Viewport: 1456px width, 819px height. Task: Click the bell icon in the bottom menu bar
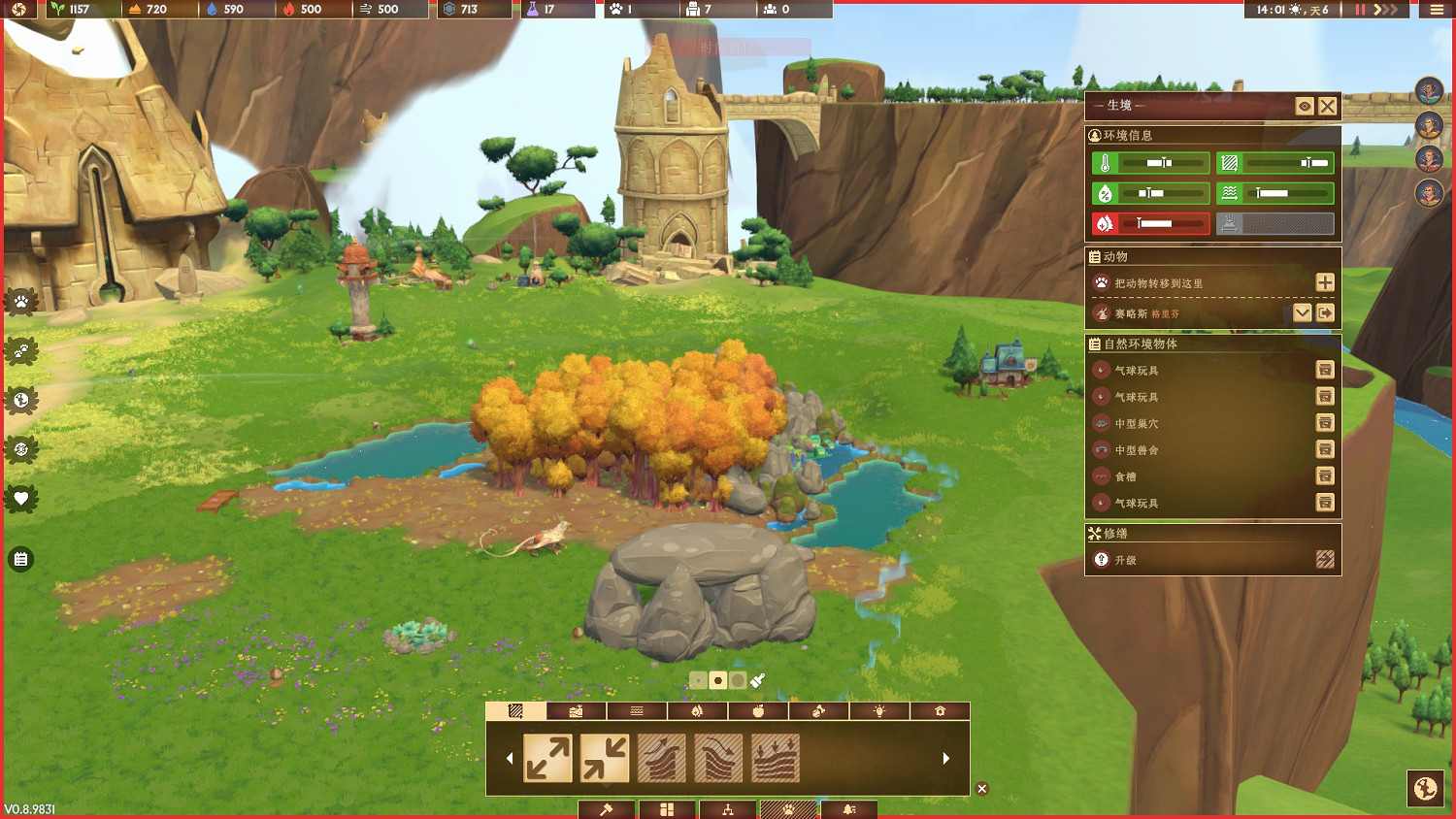pos(848,810)
